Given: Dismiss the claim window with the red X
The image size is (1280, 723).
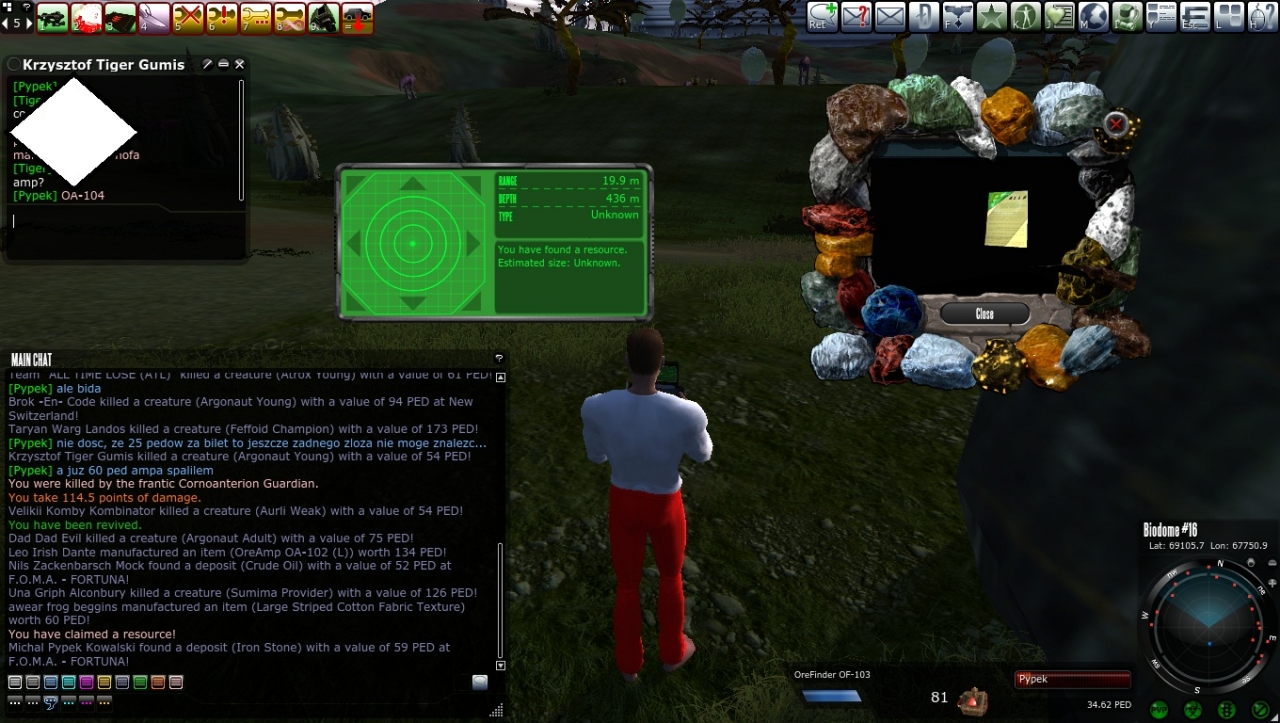Looking at the screenshot, I should pos(1116,124).
